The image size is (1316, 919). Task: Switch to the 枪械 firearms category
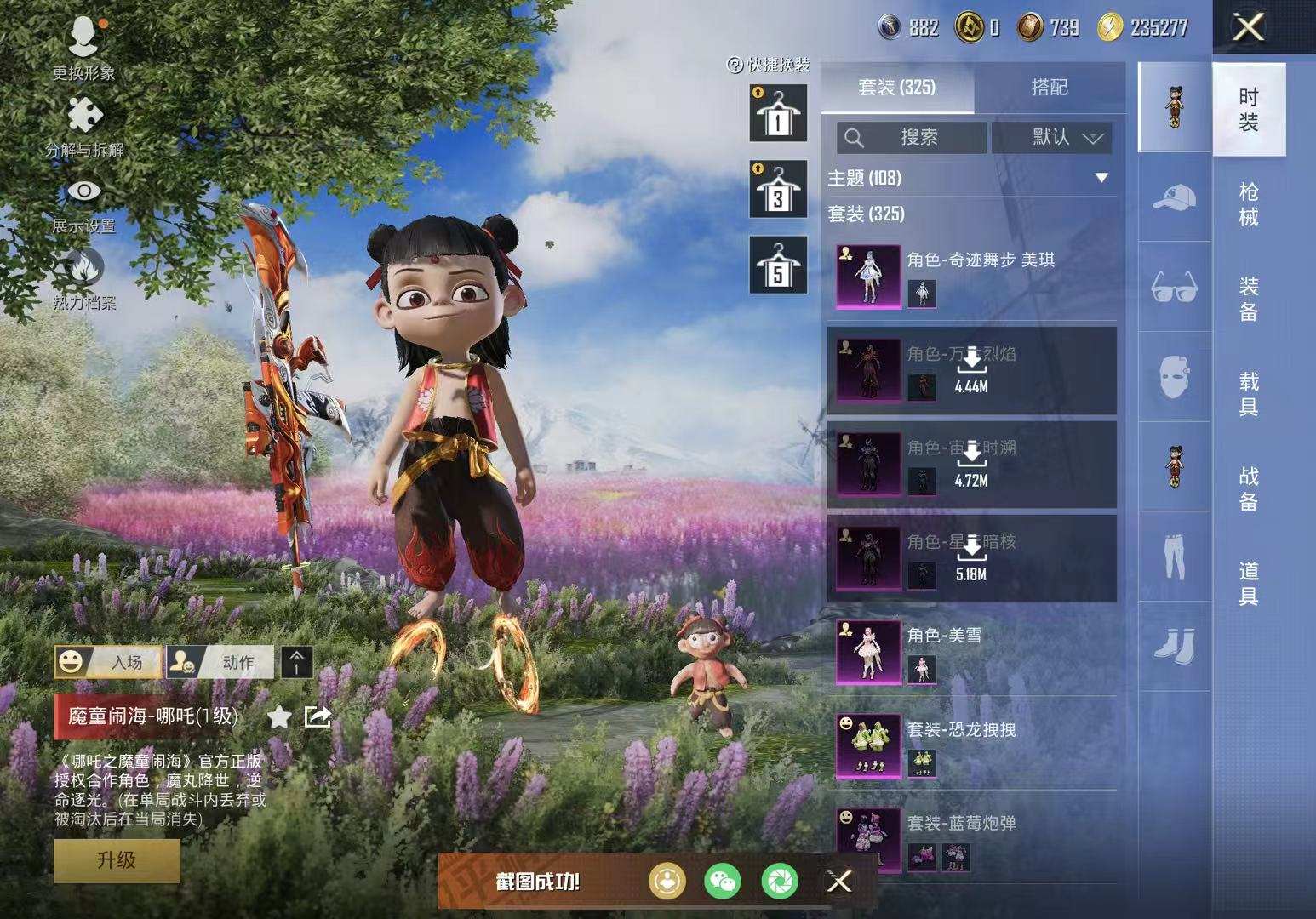pos(1248,204)
